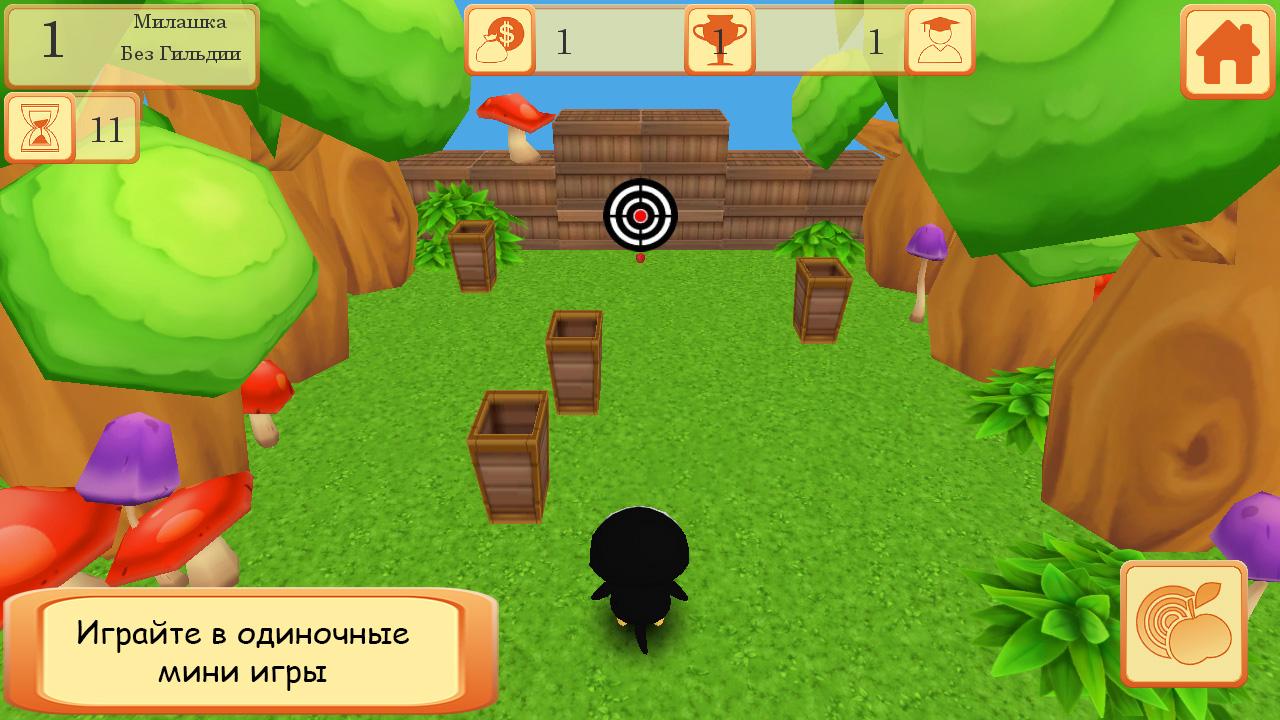Tap the apple target throw button
Image resolution: width=1280 pixels, height=720 pixels.
(1184, 623)
